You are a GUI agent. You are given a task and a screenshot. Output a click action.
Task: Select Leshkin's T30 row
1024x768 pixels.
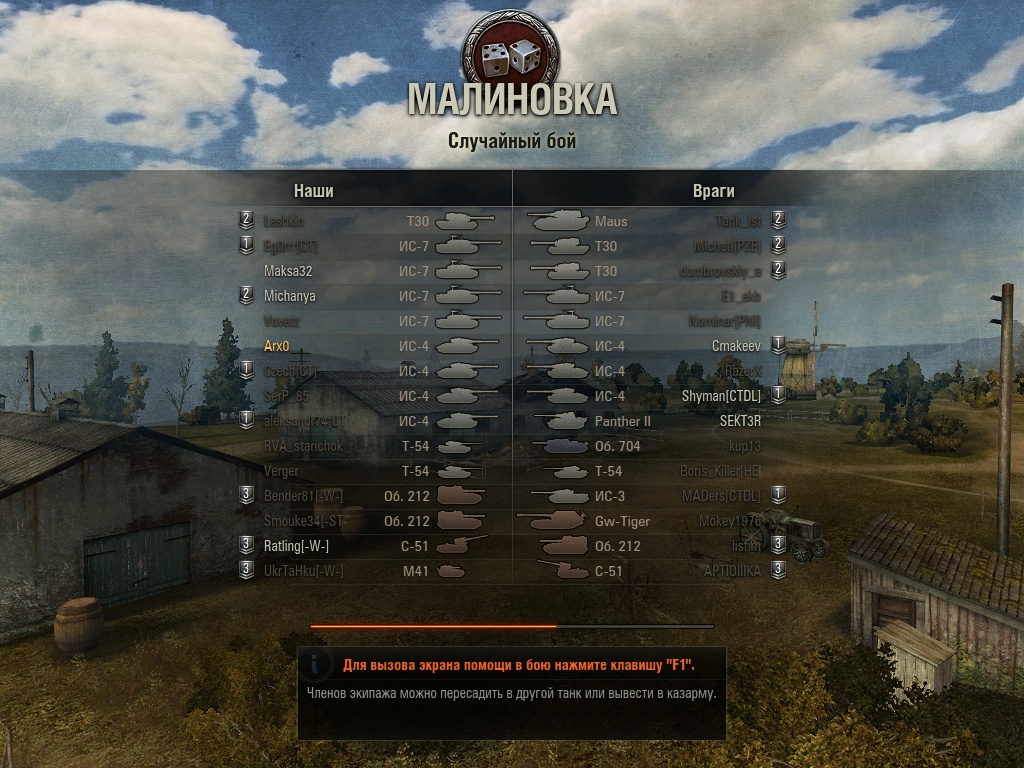285,221
